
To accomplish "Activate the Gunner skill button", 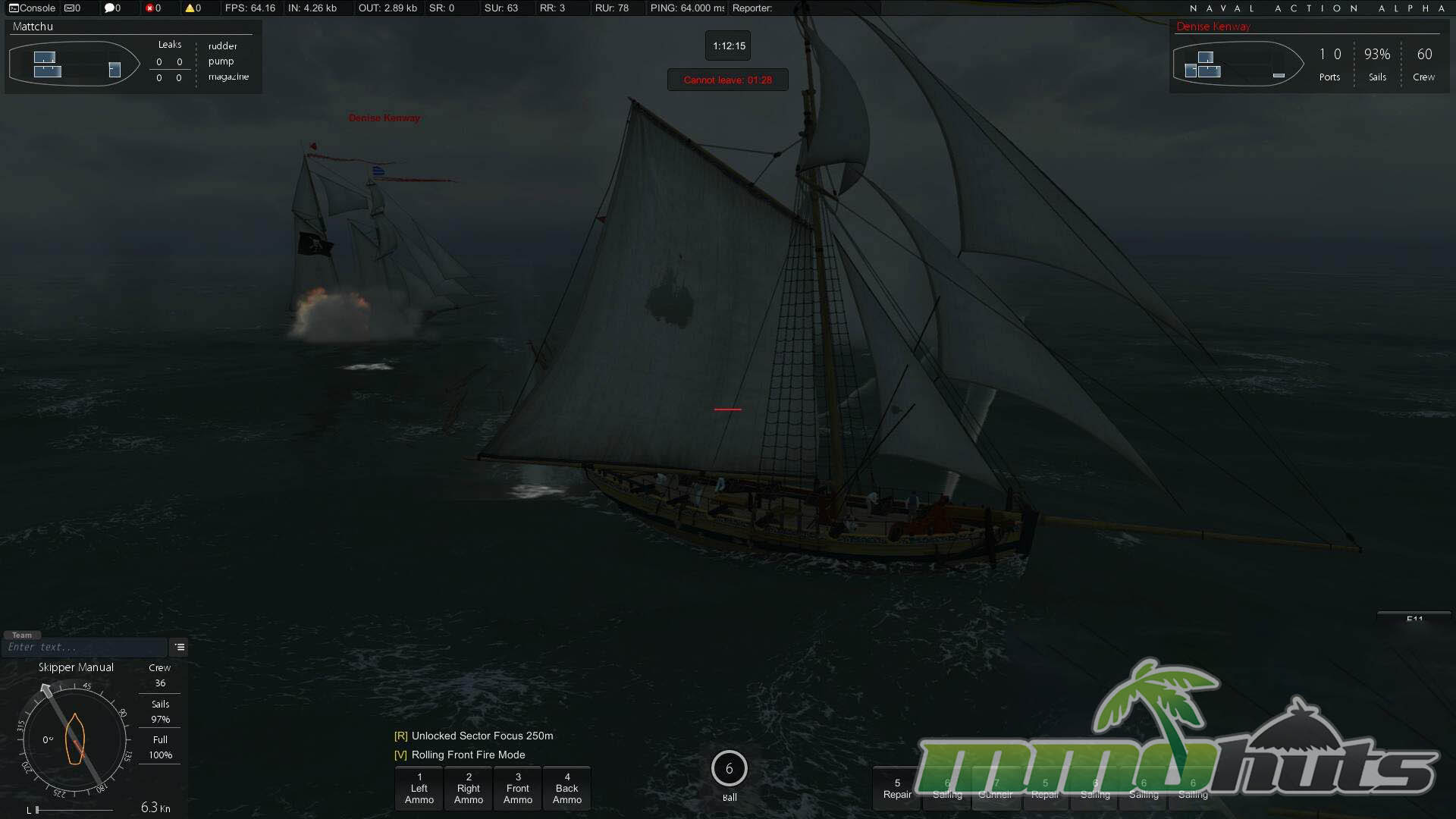I will 996,789.
